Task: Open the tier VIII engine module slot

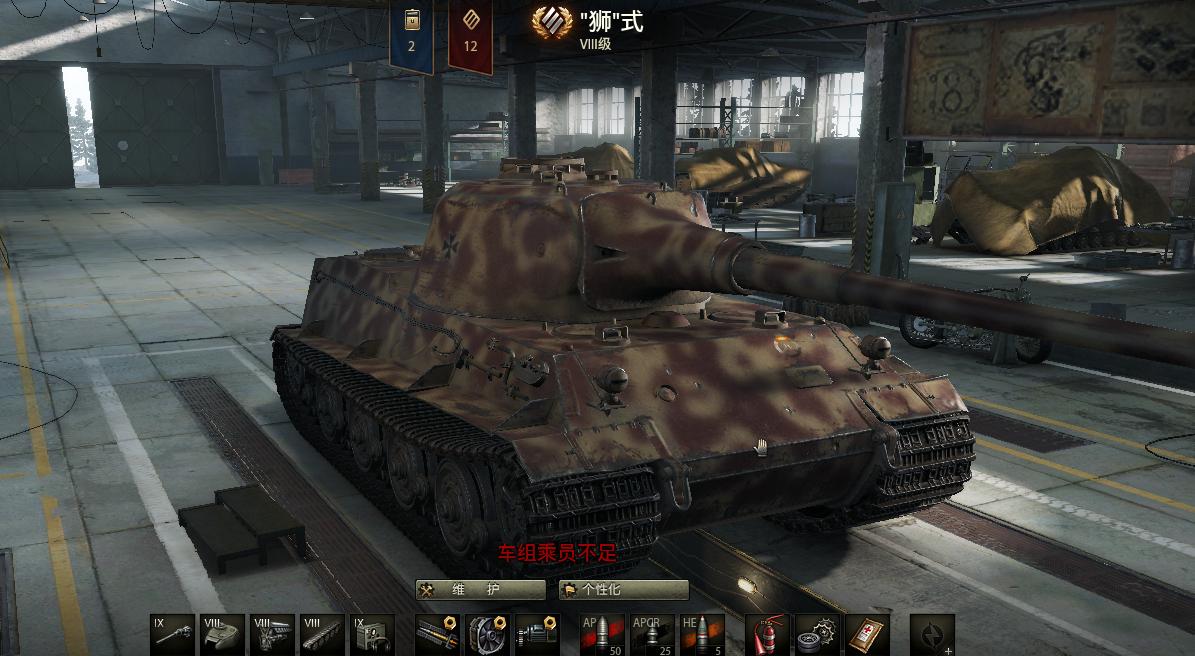Action: click(272, 635)
